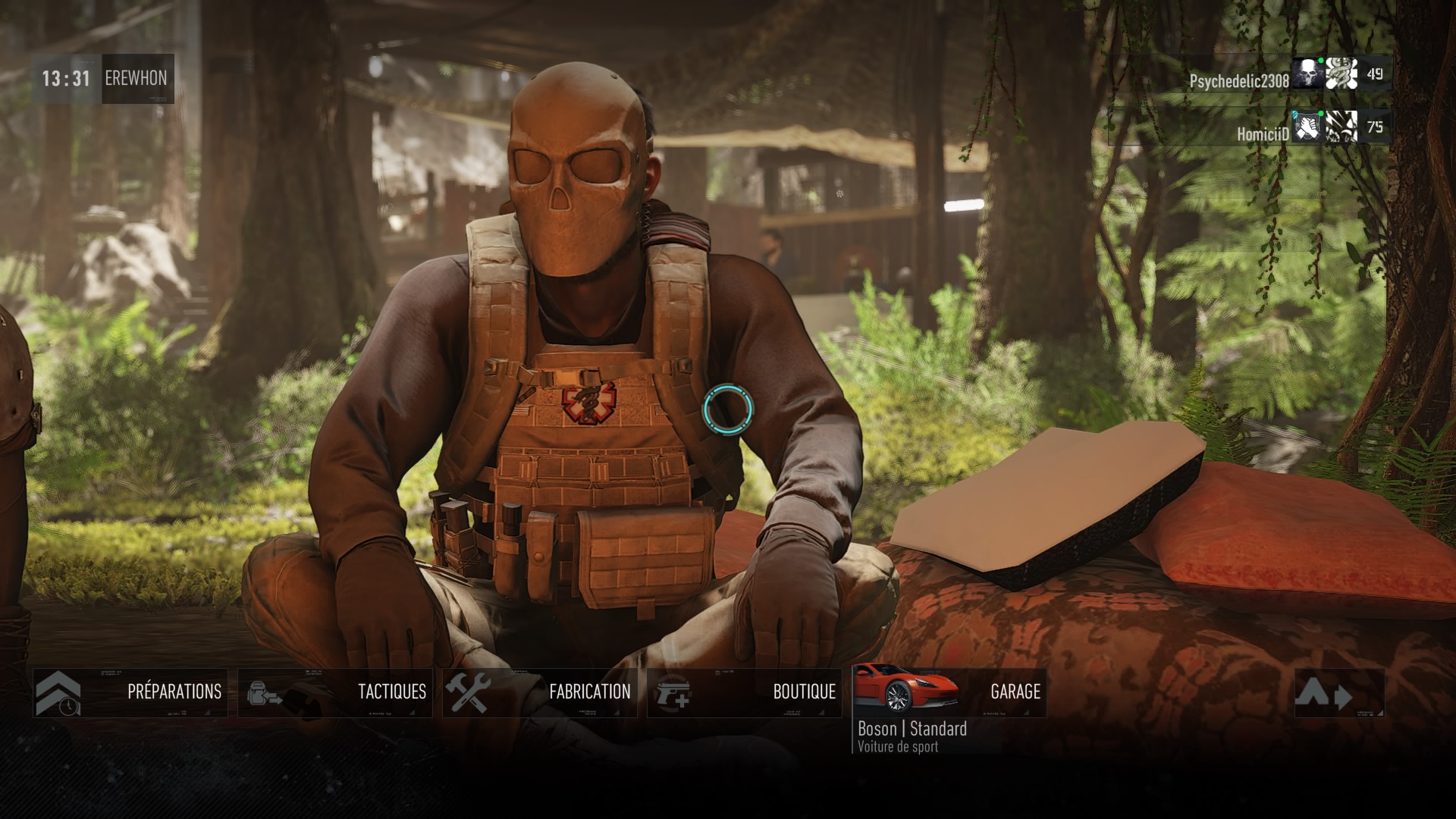Select player HomiciiD in the squad list
The image size is (1456, 819).
point(1263,134)
